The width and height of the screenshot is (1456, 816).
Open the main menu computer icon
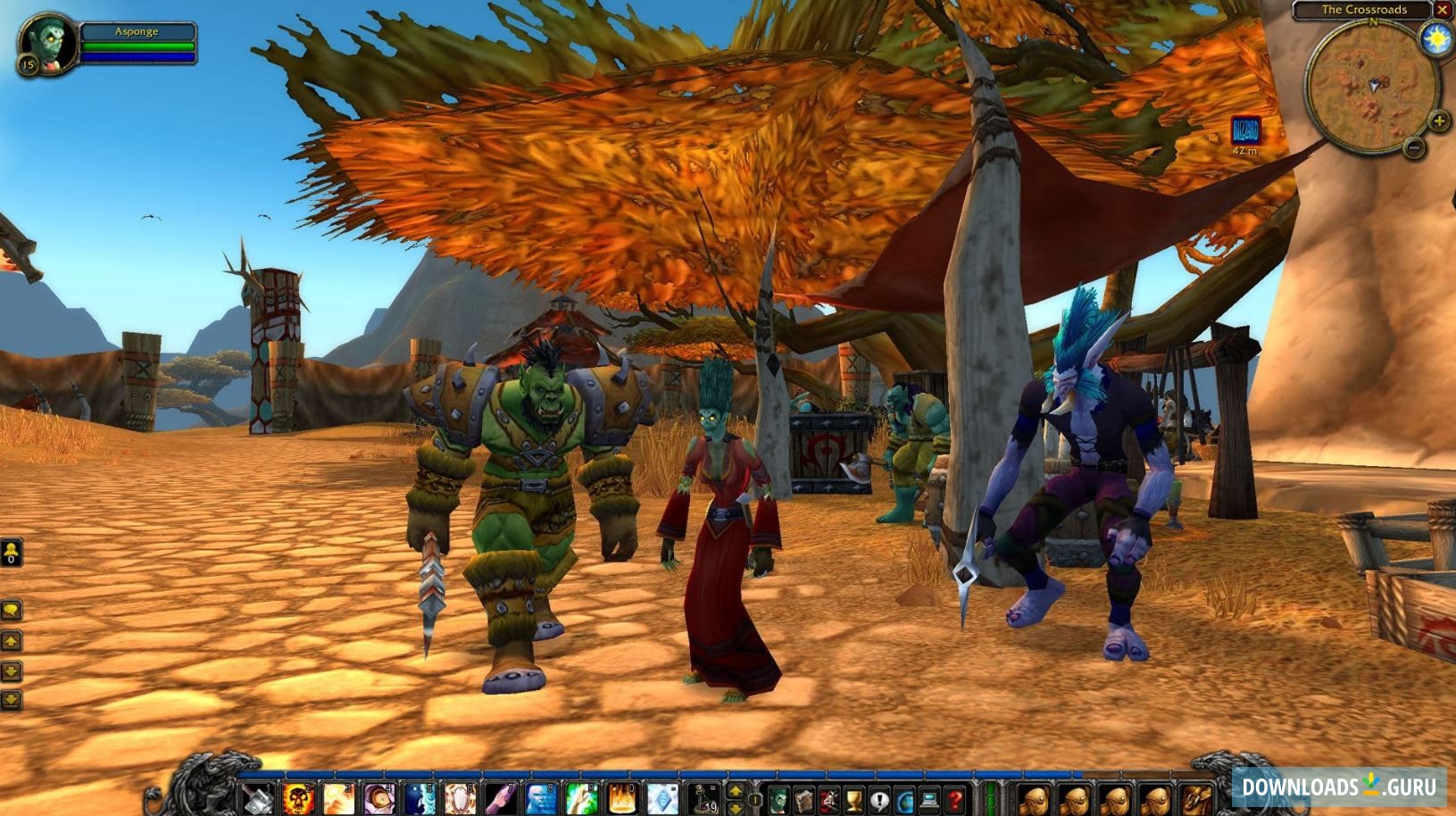(x=928, y=799)
